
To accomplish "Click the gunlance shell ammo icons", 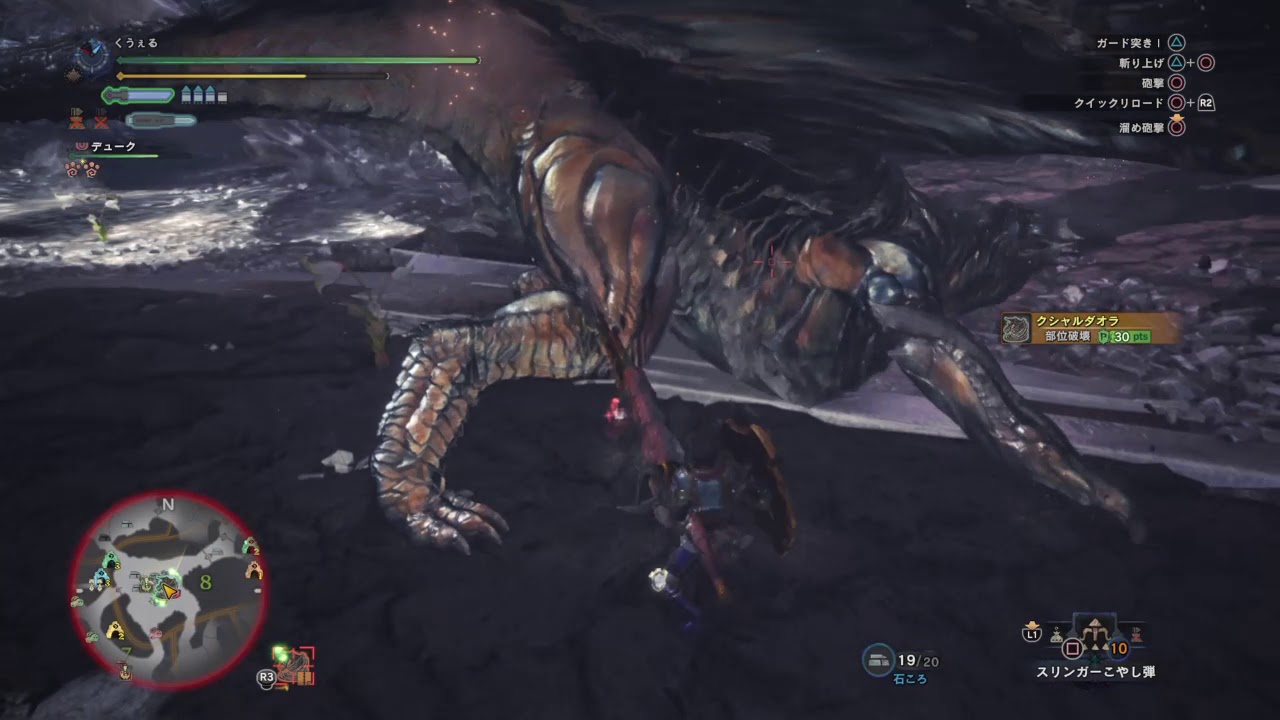I will (x=204, y=96).
